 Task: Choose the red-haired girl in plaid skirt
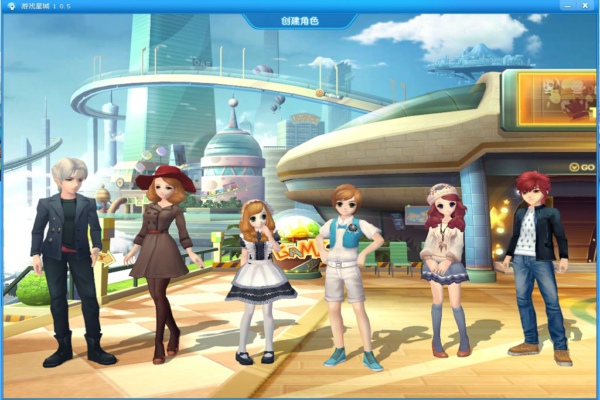(443, 260)
